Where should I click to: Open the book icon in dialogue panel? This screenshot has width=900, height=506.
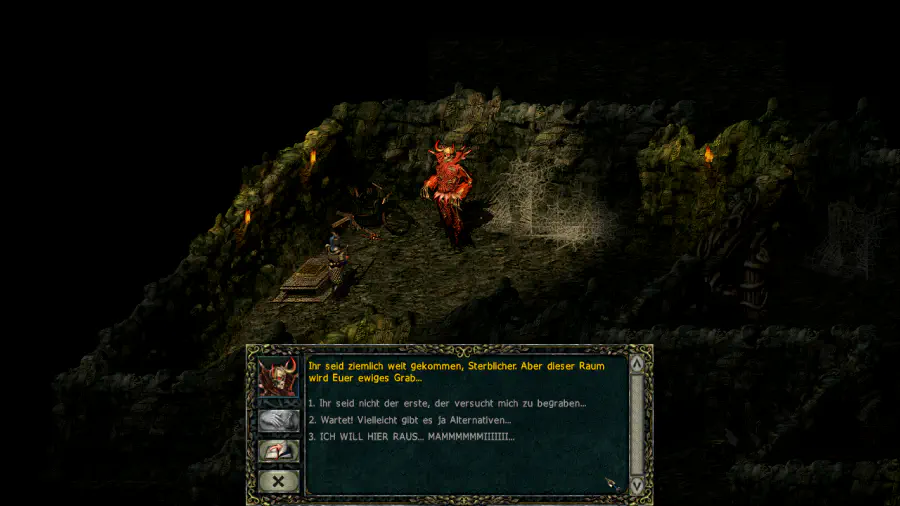point(278,451)
